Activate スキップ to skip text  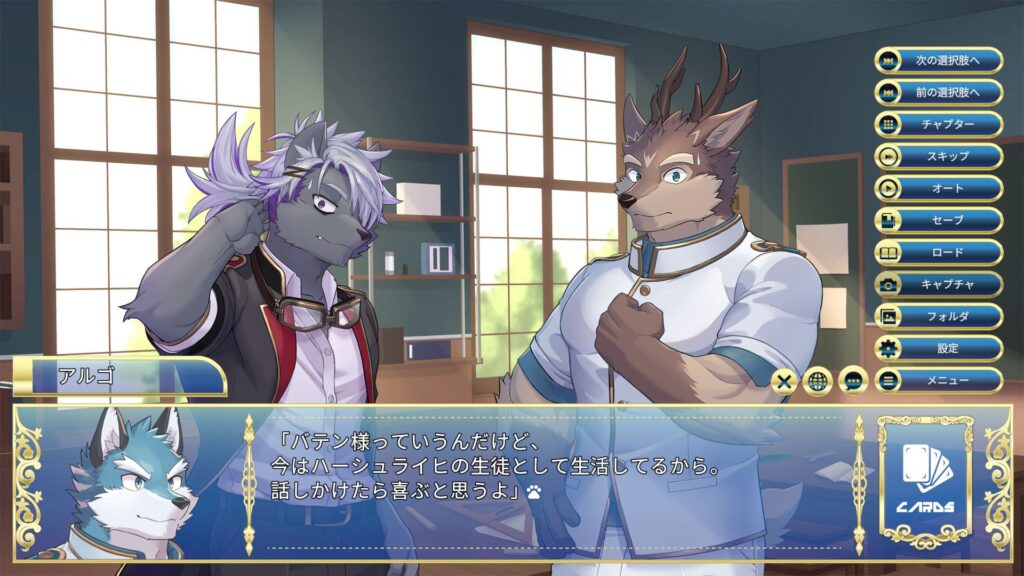[x=938, y=156]
